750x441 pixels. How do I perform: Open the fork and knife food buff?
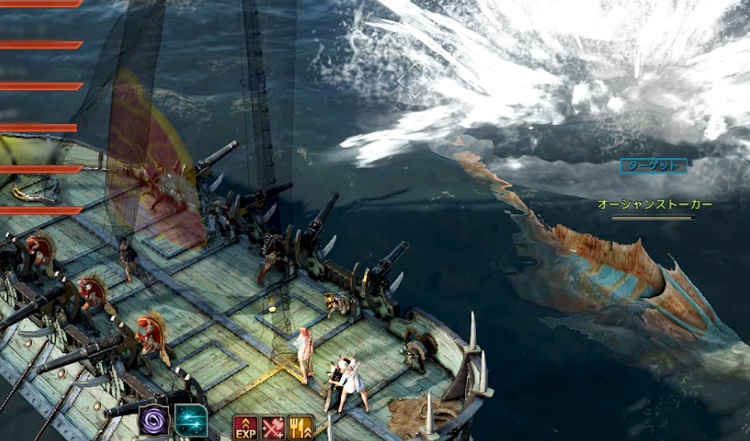coord(300,428)
